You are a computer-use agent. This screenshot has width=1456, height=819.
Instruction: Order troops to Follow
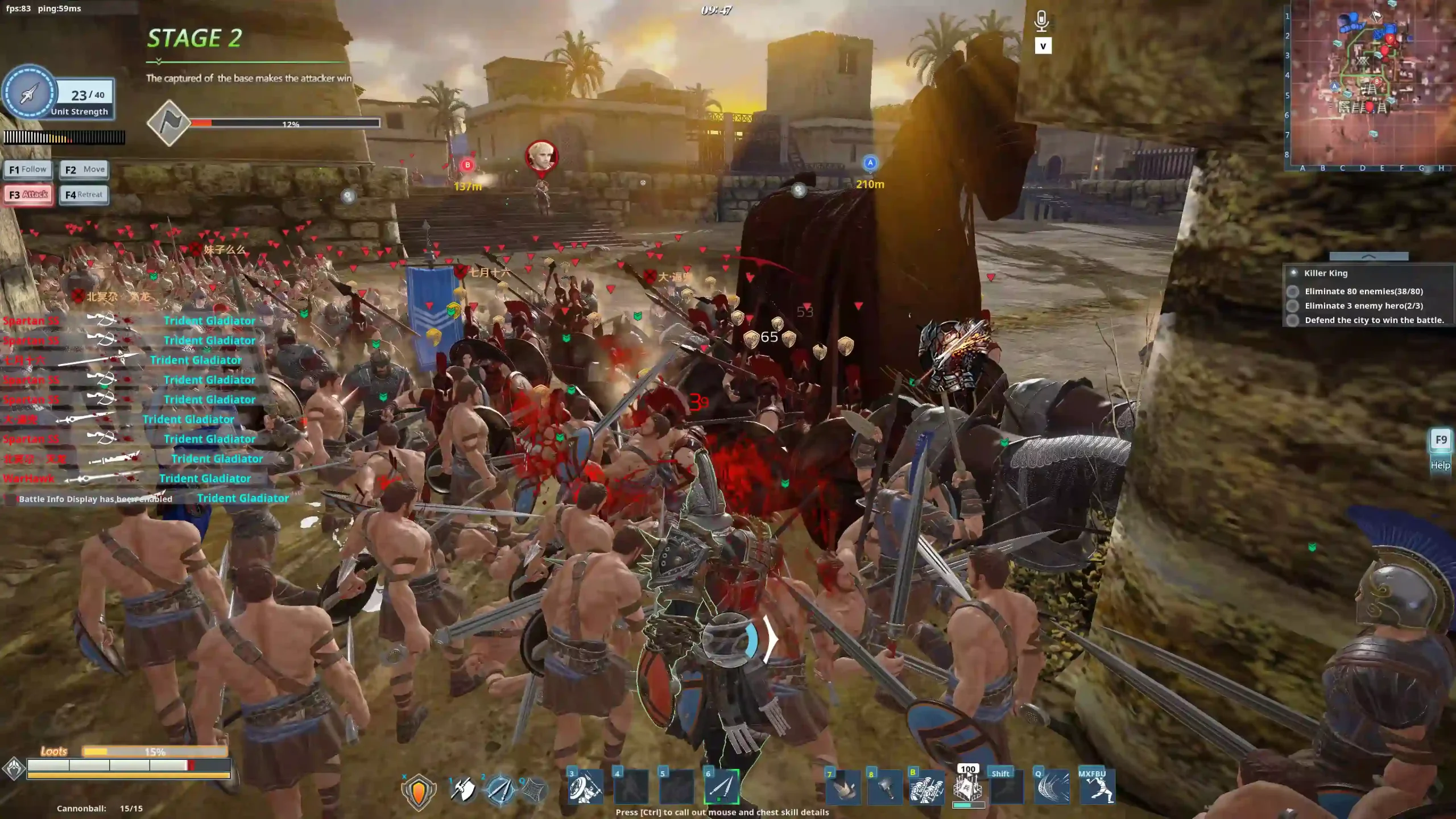tap(28, 169)
